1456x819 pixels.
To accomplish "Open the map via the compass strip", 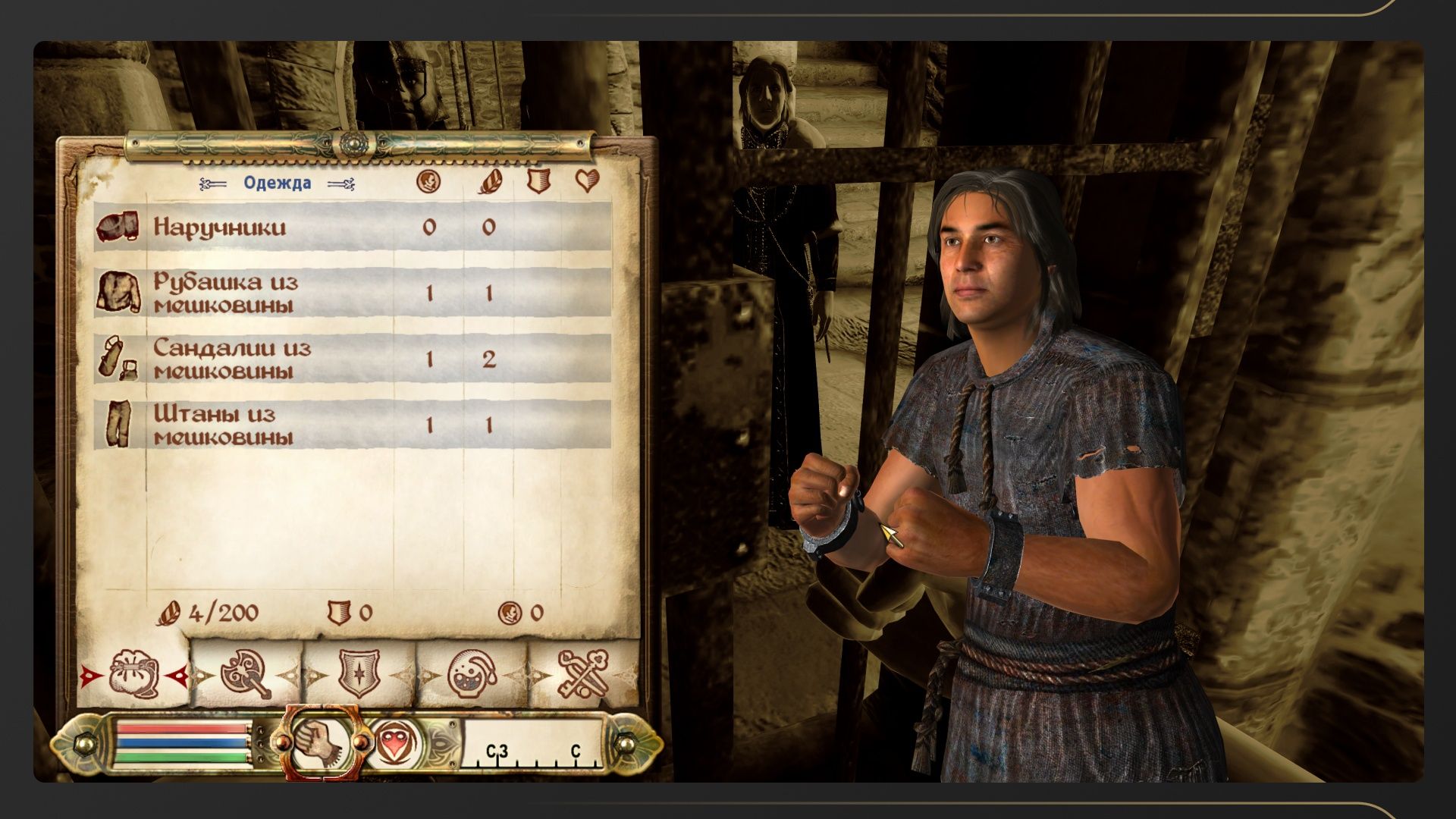I will point(534,745).
